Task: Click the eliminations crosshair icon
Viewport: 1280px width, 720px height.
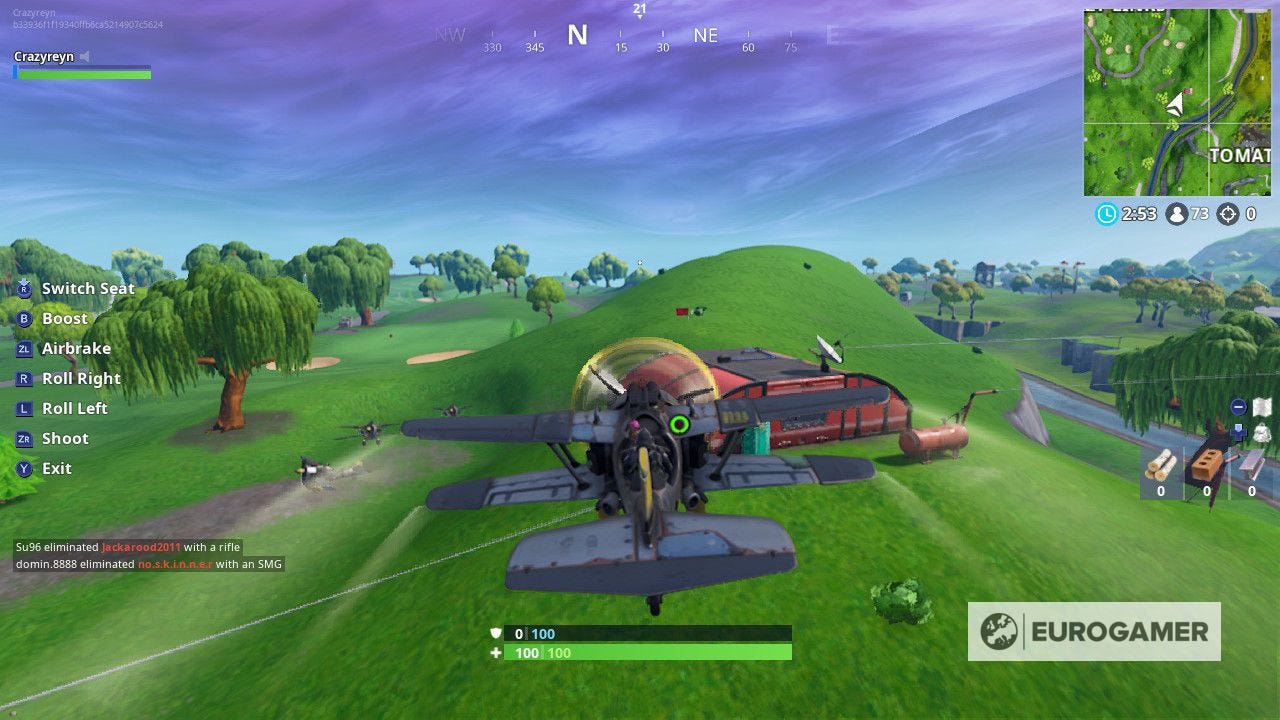Action: (1227, 213)
